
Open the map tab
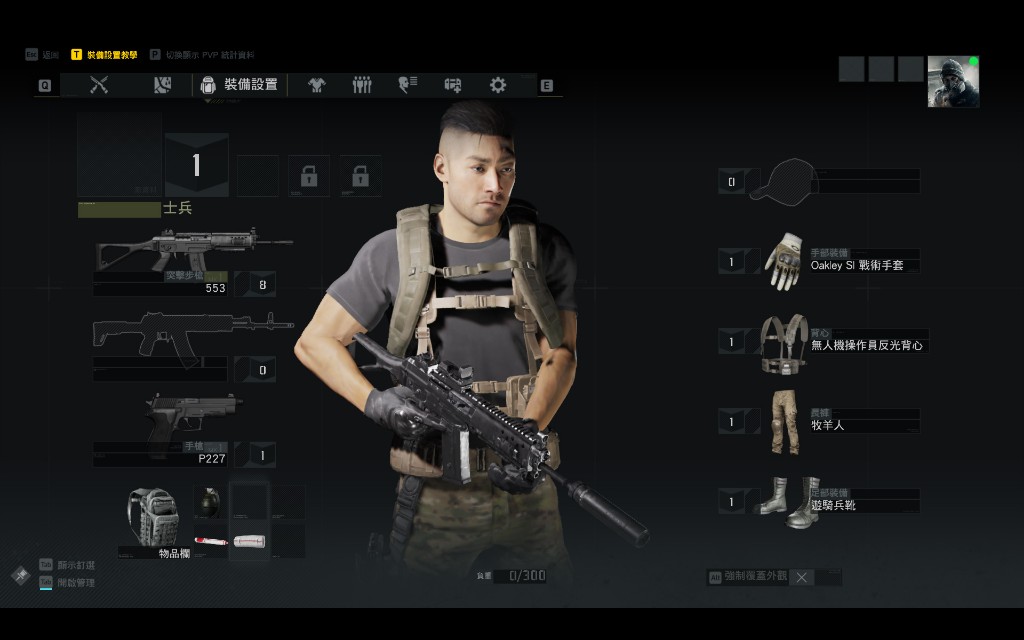click(162, 85)
